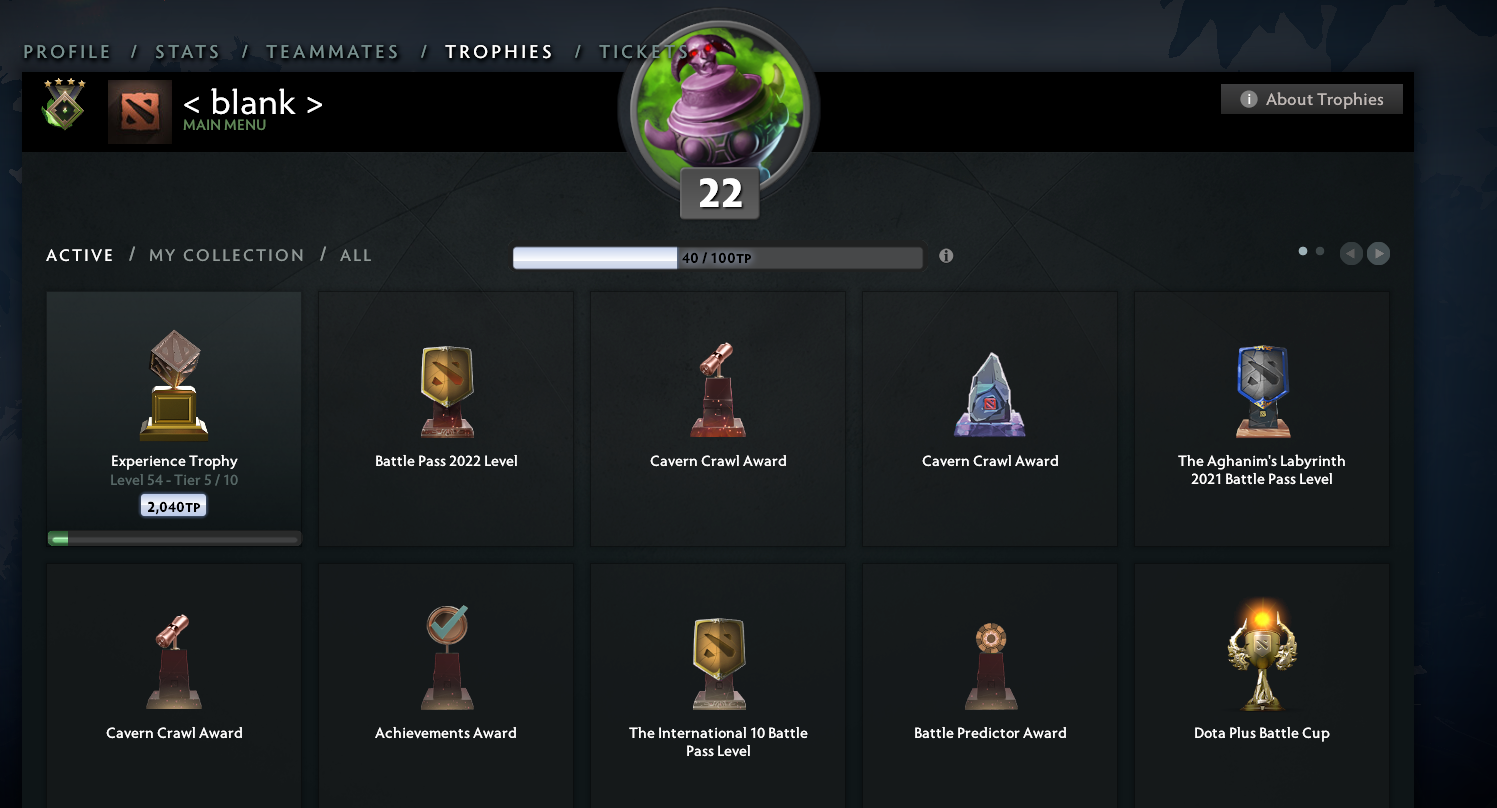Click the level 22 hero portrait
The height and width of the screenshot is (808, 1497).
pos(718,105)
